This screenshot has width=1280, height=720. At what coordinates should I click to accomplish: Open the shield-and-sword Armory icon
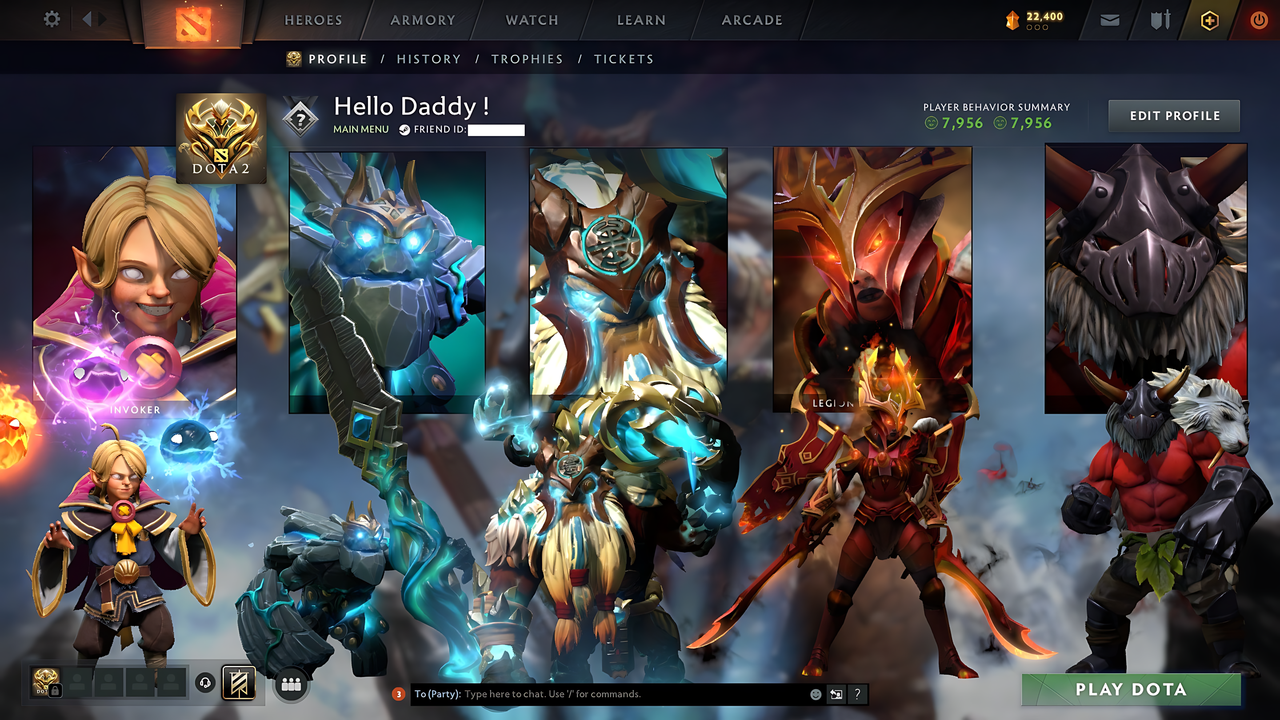pyautogui.click(x=1162, y=19)
